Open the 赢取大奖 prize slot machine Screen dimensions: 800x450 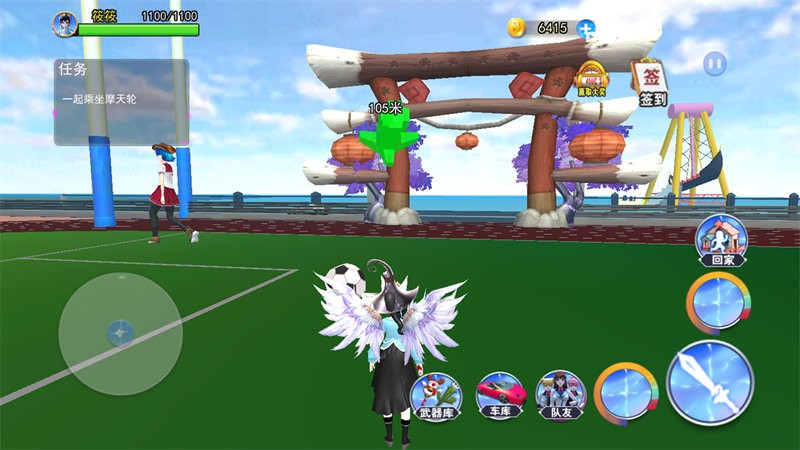[x=592, y=82]
